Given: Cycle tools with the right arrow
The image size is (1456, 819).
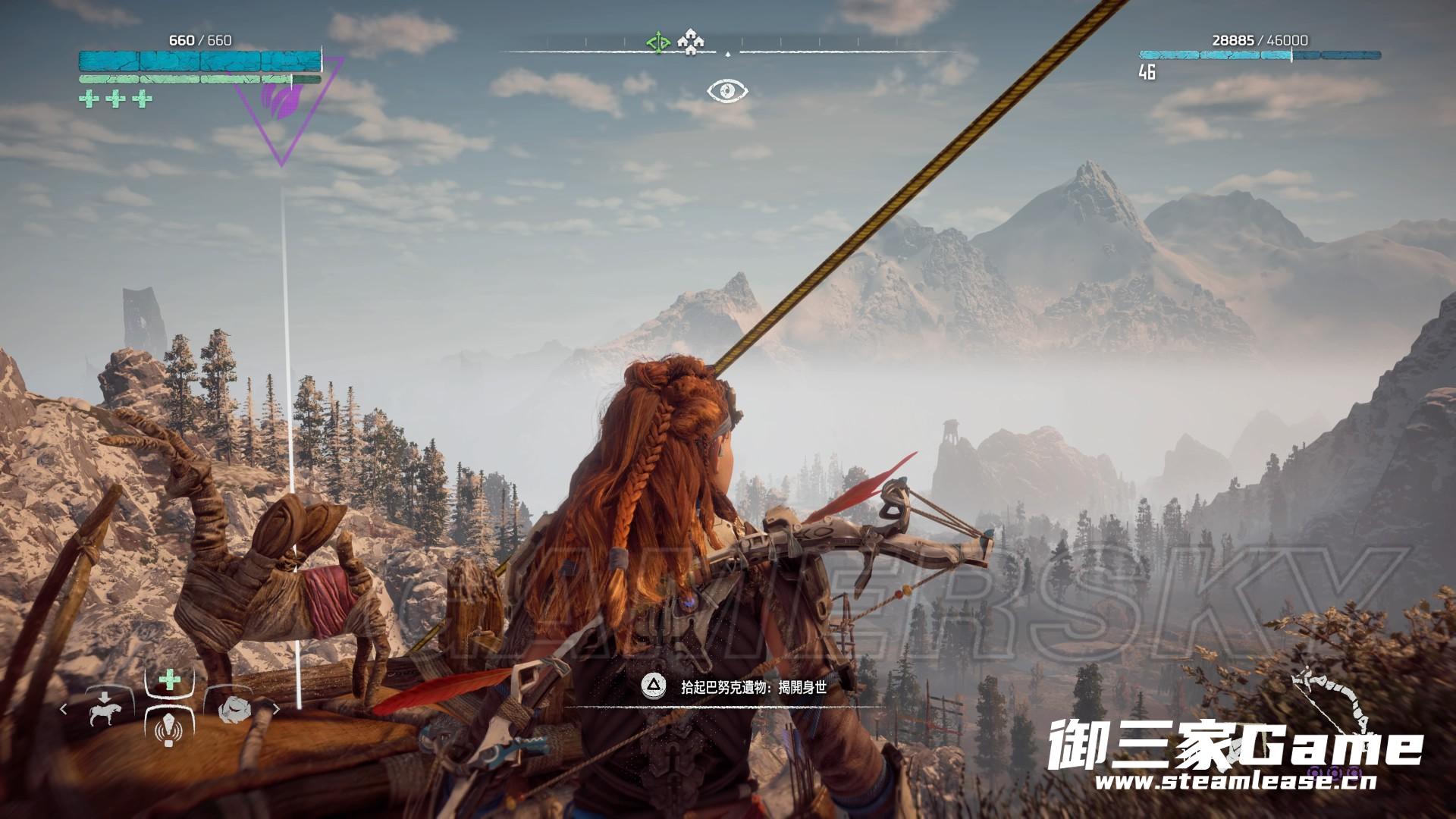Looking at the screenshot, I should click(276, 710).
